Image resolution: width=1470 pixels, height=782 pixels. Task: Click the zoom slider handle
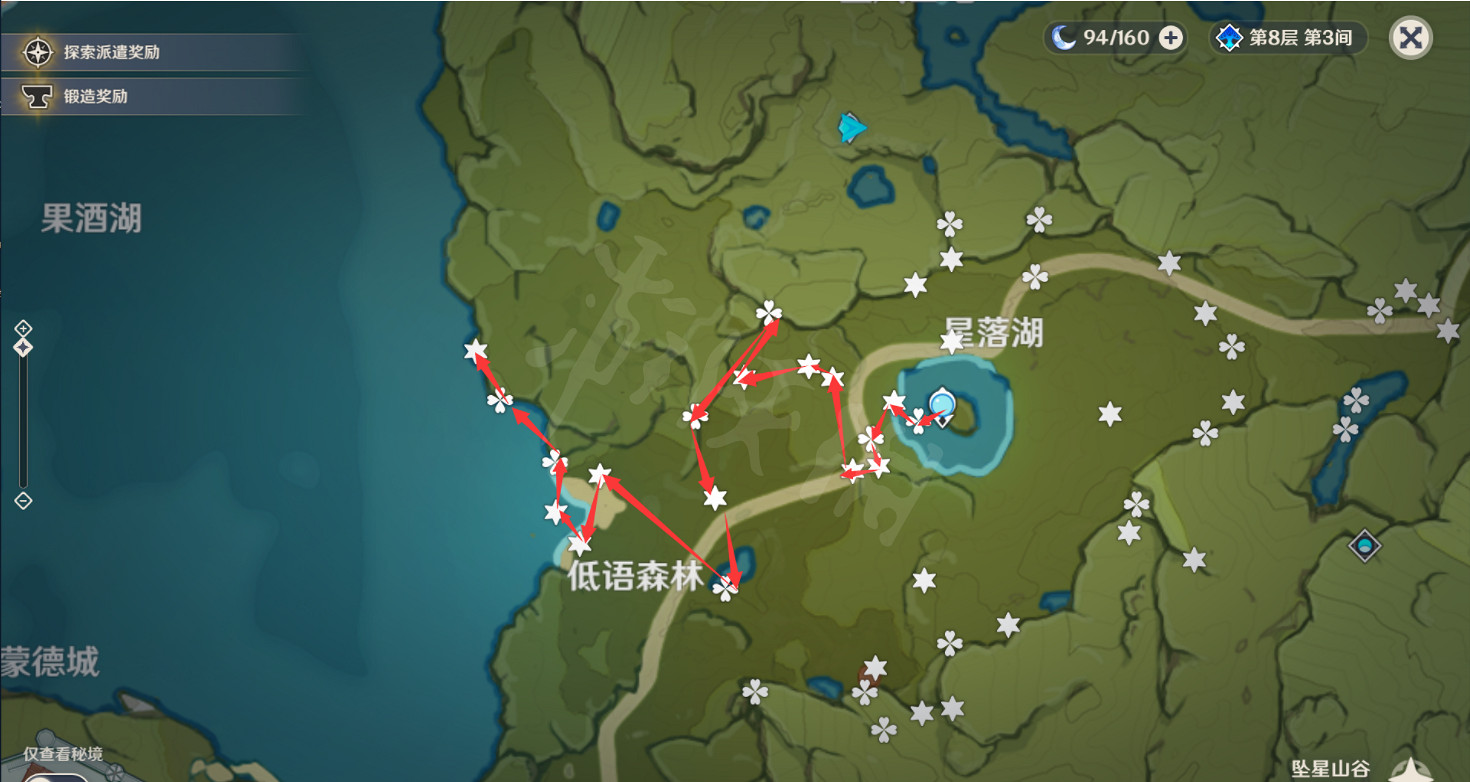[22, 346]
